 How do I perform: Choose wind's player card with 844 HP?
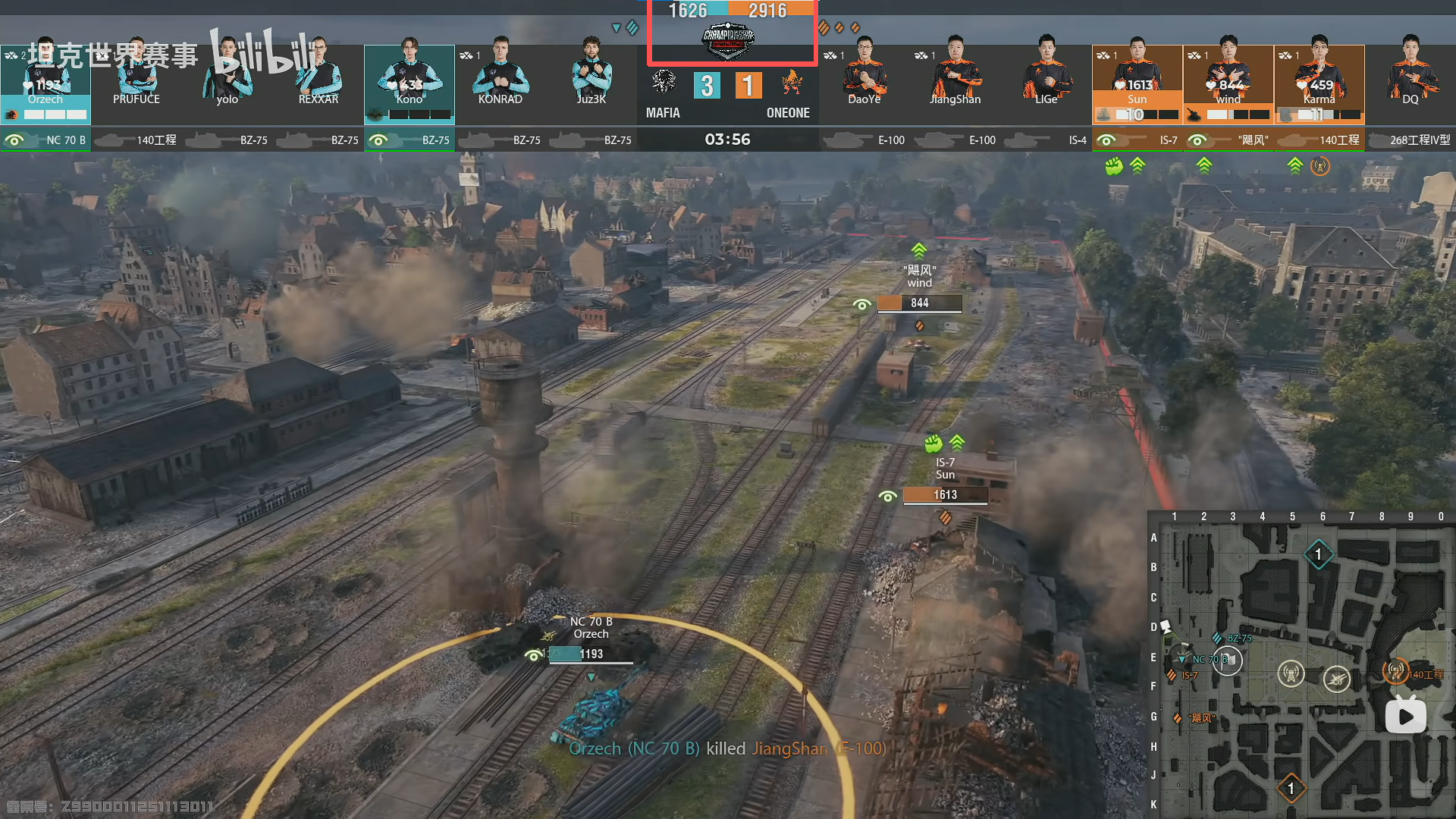pos(1228,83)
